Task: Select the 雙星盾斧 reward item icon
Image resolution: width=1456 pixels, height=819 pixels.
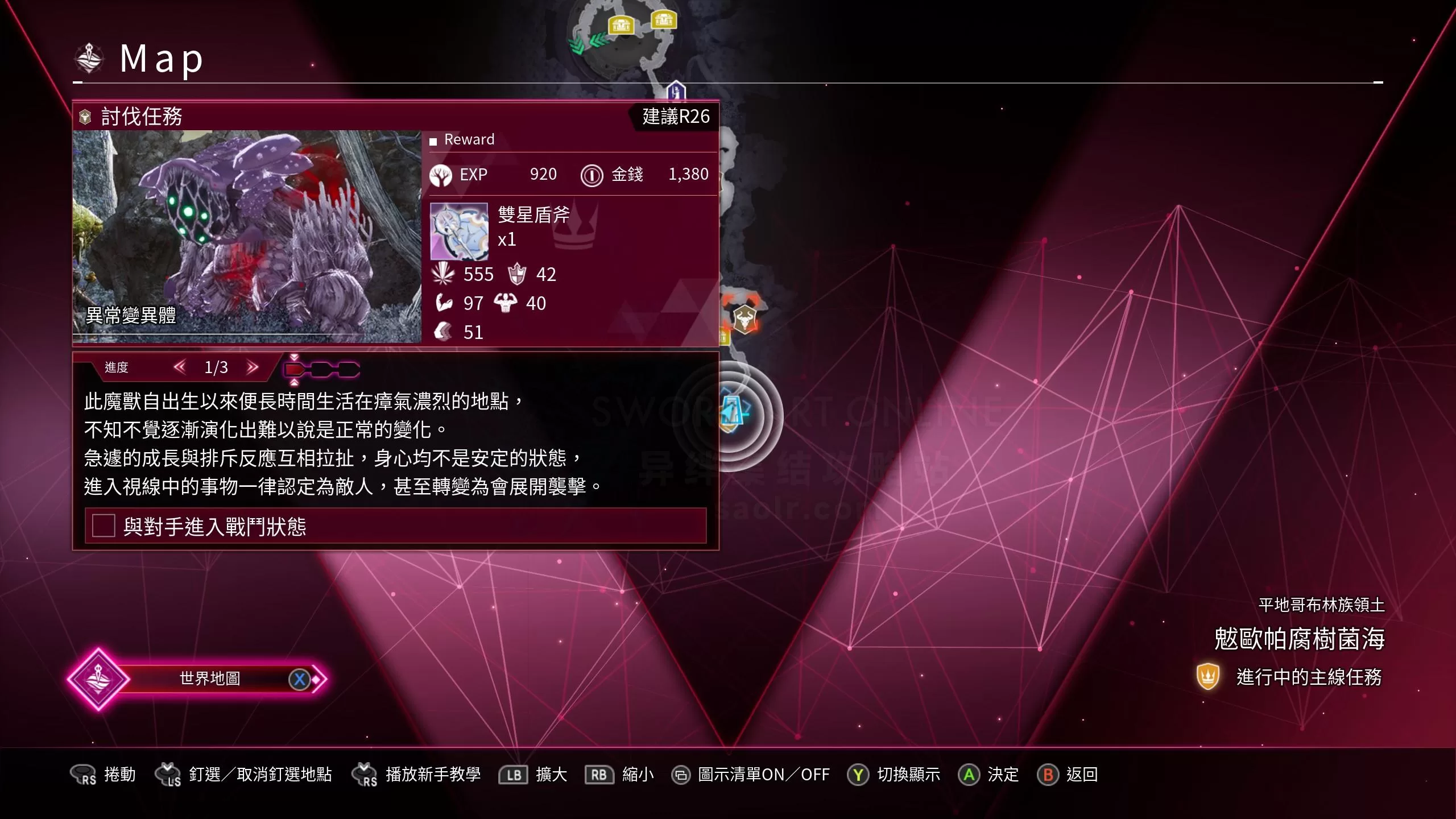Action: tap(459, 231)
